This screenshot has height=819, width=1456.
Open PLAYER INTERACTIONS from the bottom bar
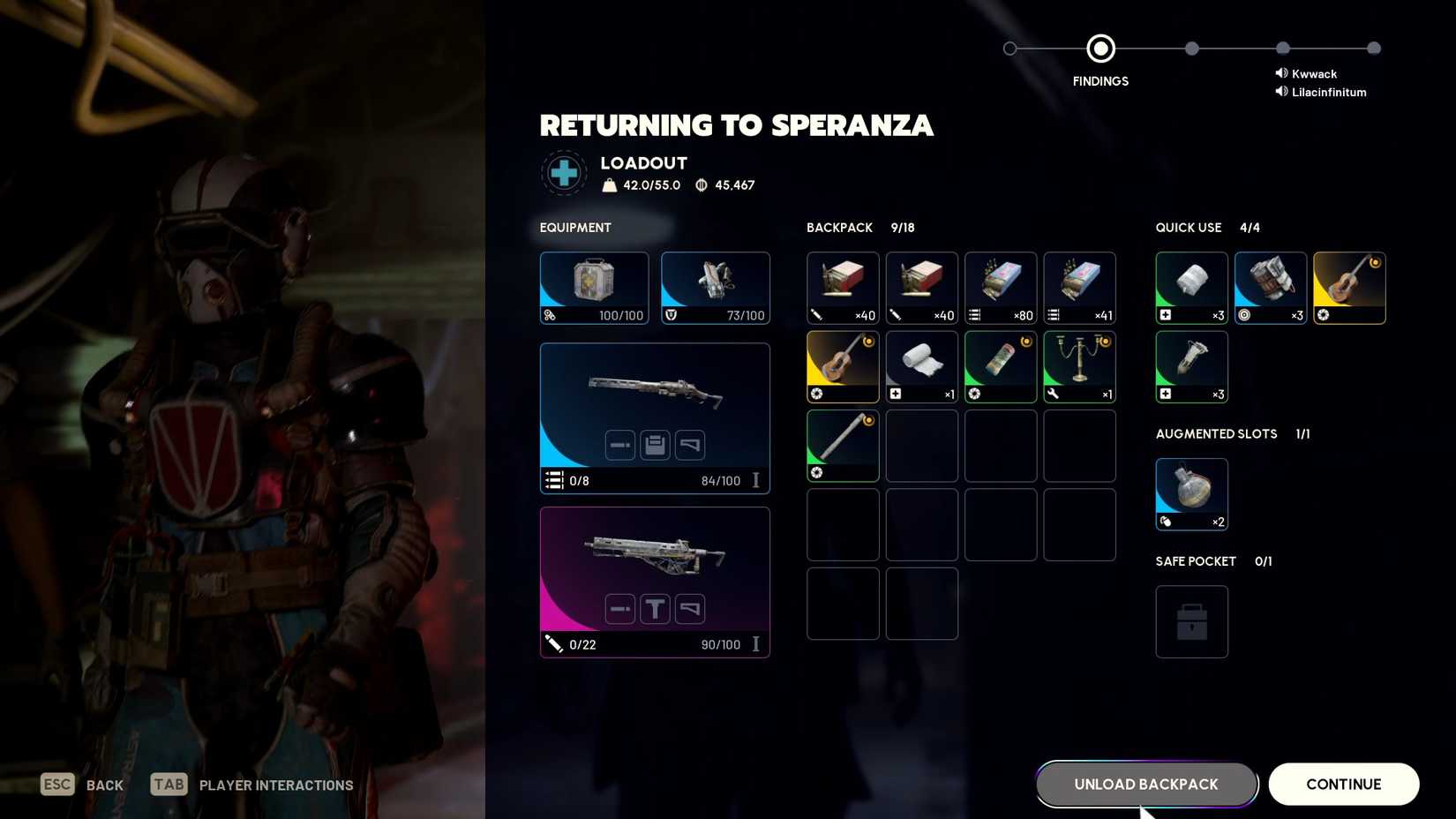tap(276, 785)
